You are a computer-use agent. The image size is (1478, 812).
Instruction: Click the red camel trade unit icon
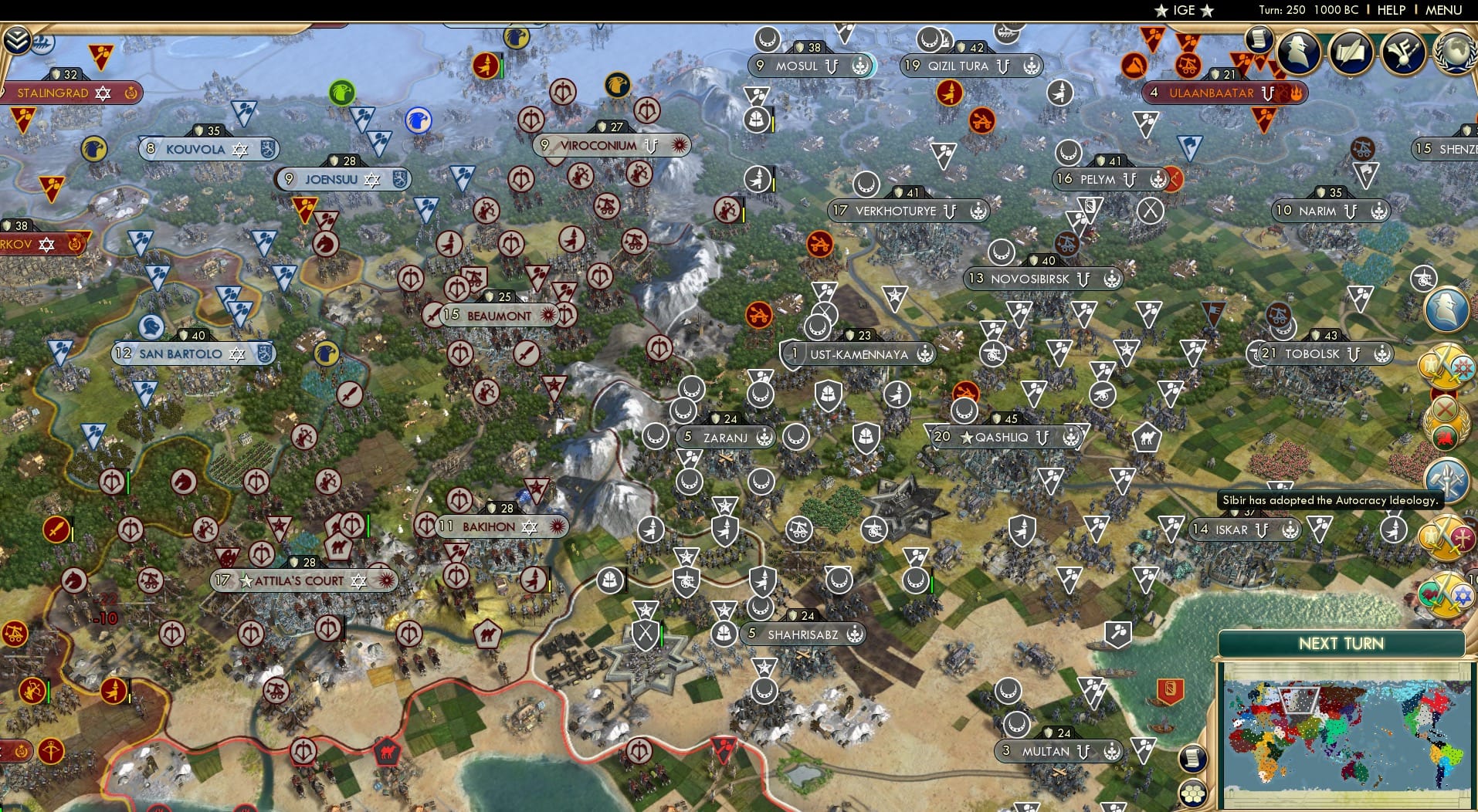[x=388, y=752]
